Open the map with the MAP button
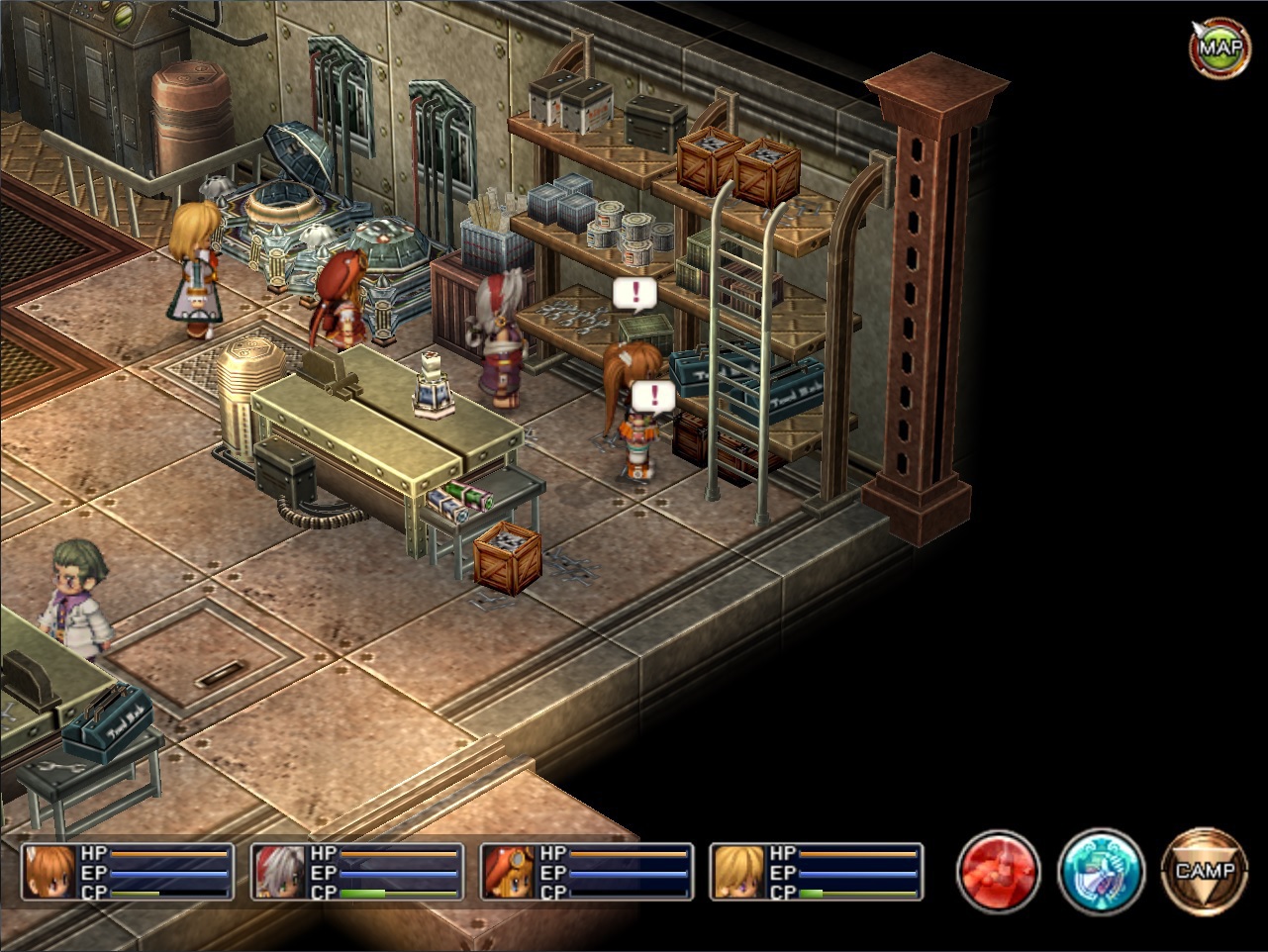1268x952 pixels. (x=1219, y=46)
